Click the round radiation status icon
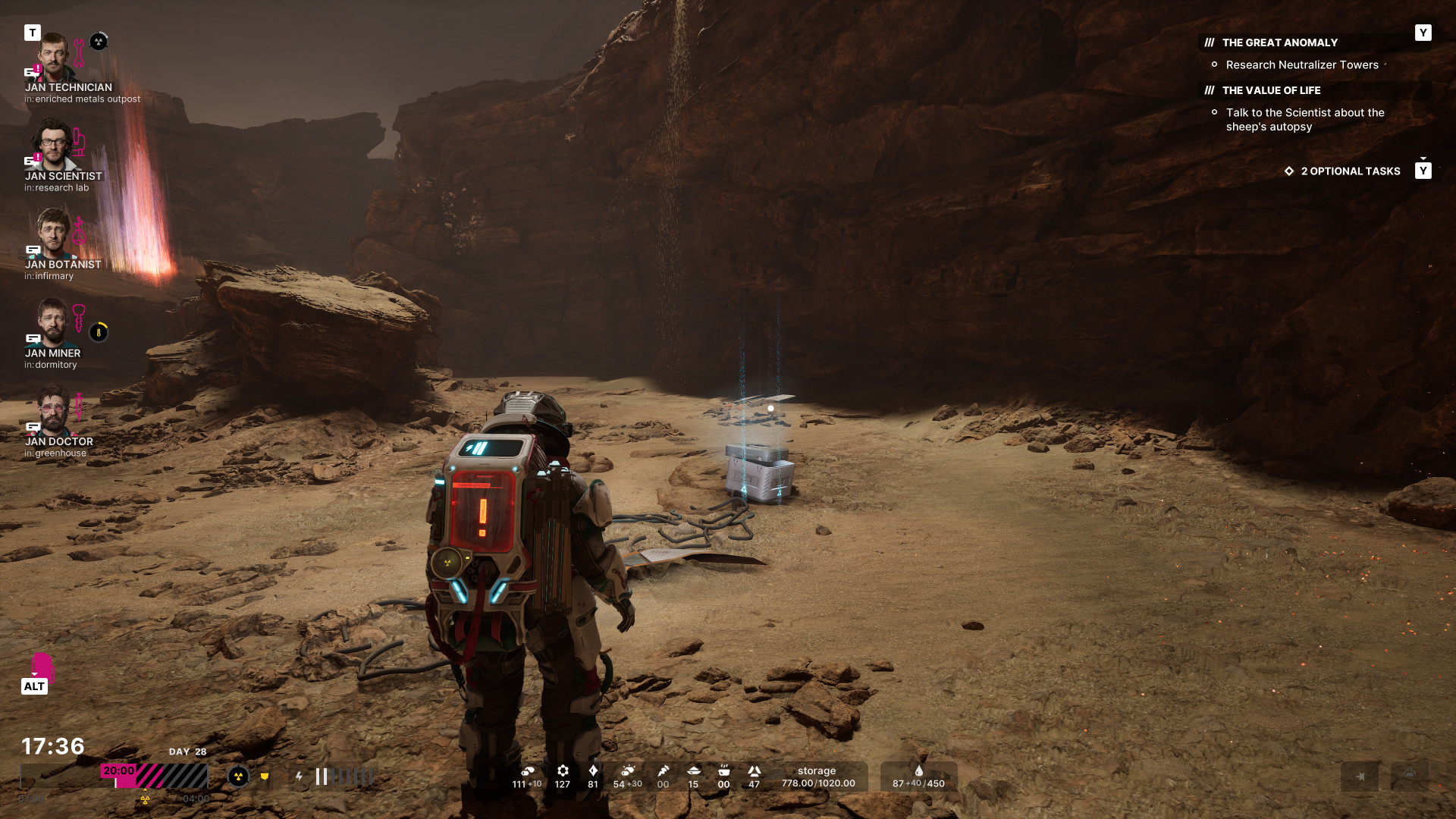Screen dimensions: 1456x819 click(x=238, y=776)
